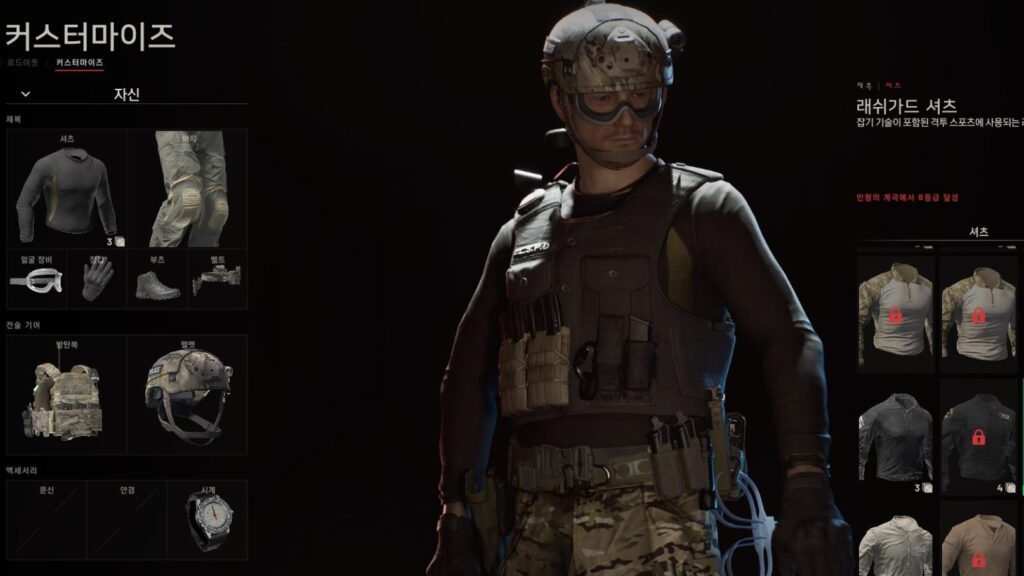Select the 셔츠 (shirt) equipment slot
Screen dimensions: 1024x576
pyautogui.click(x=66, y=189)
